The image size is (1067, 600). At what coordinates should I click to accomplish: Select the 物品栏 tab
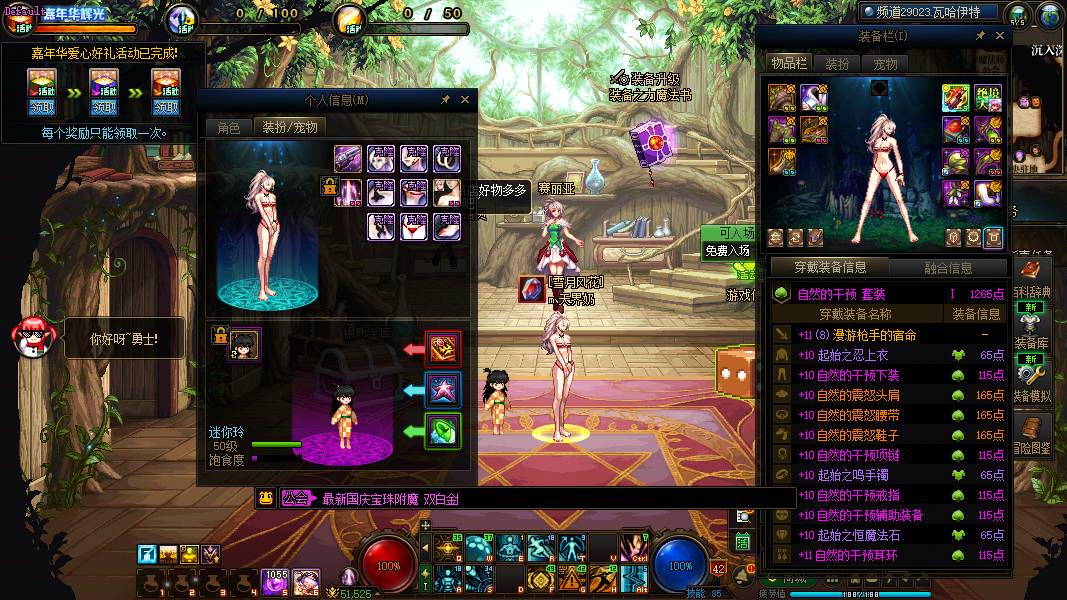click(789, 63)
